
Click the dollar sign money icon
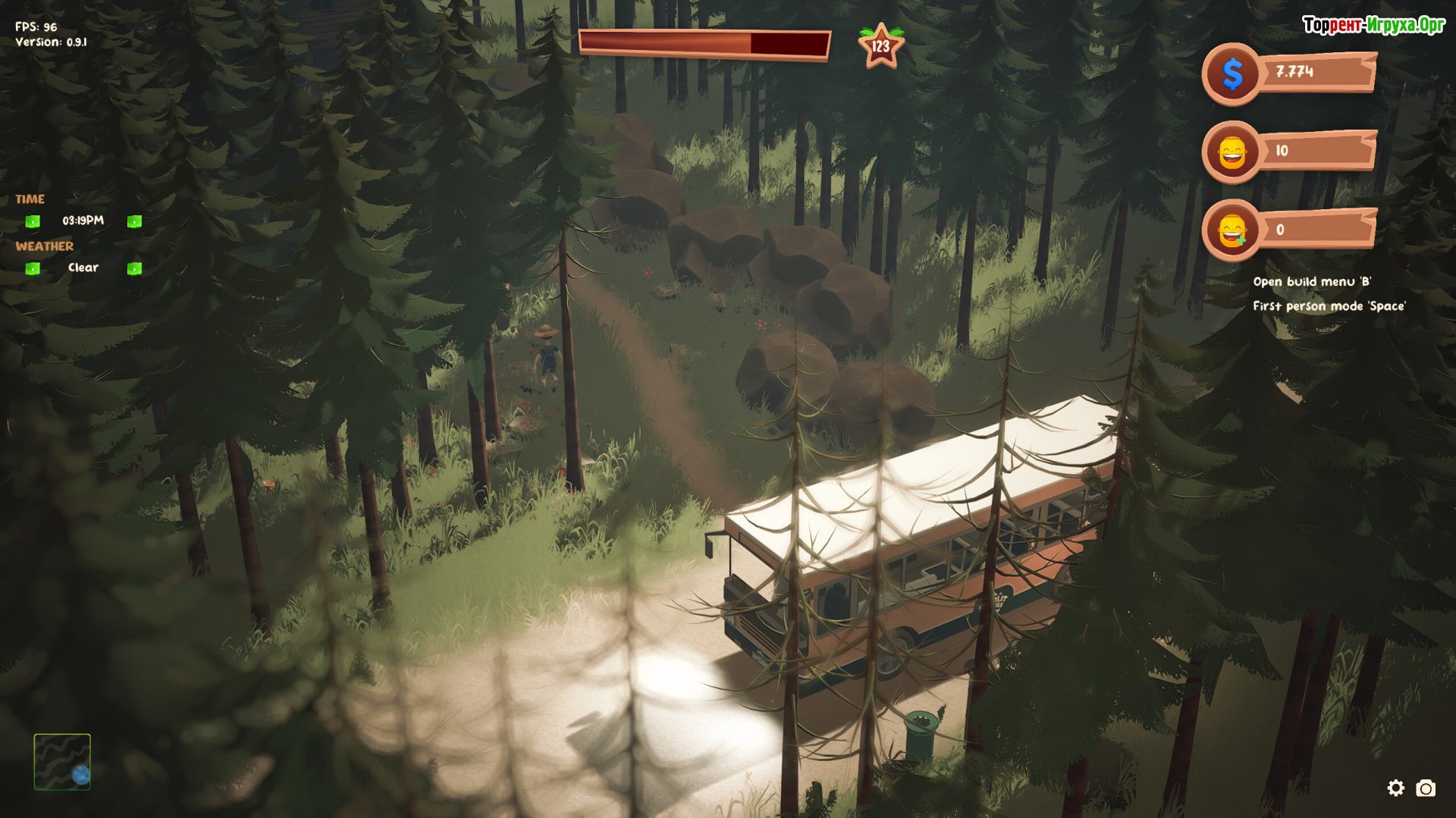(x=1232, y=74)
